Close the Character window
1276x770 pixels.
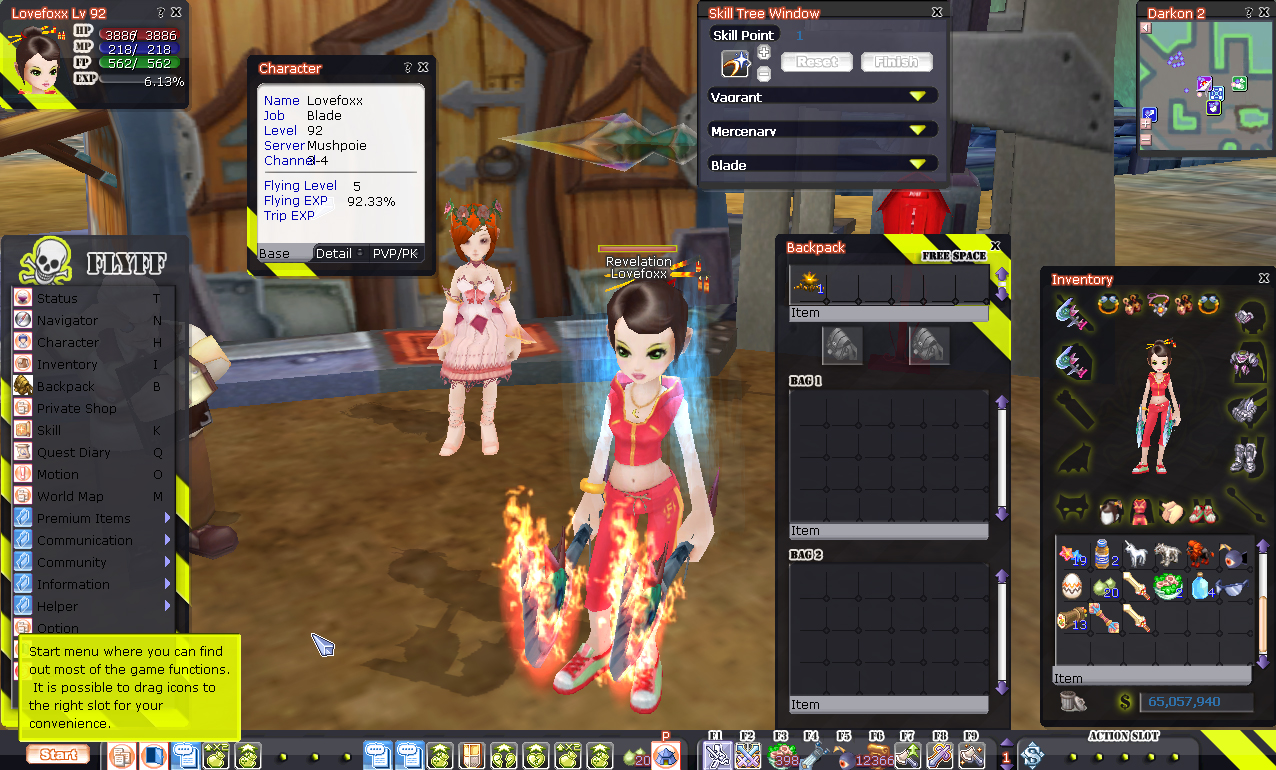tap(423, 68)
